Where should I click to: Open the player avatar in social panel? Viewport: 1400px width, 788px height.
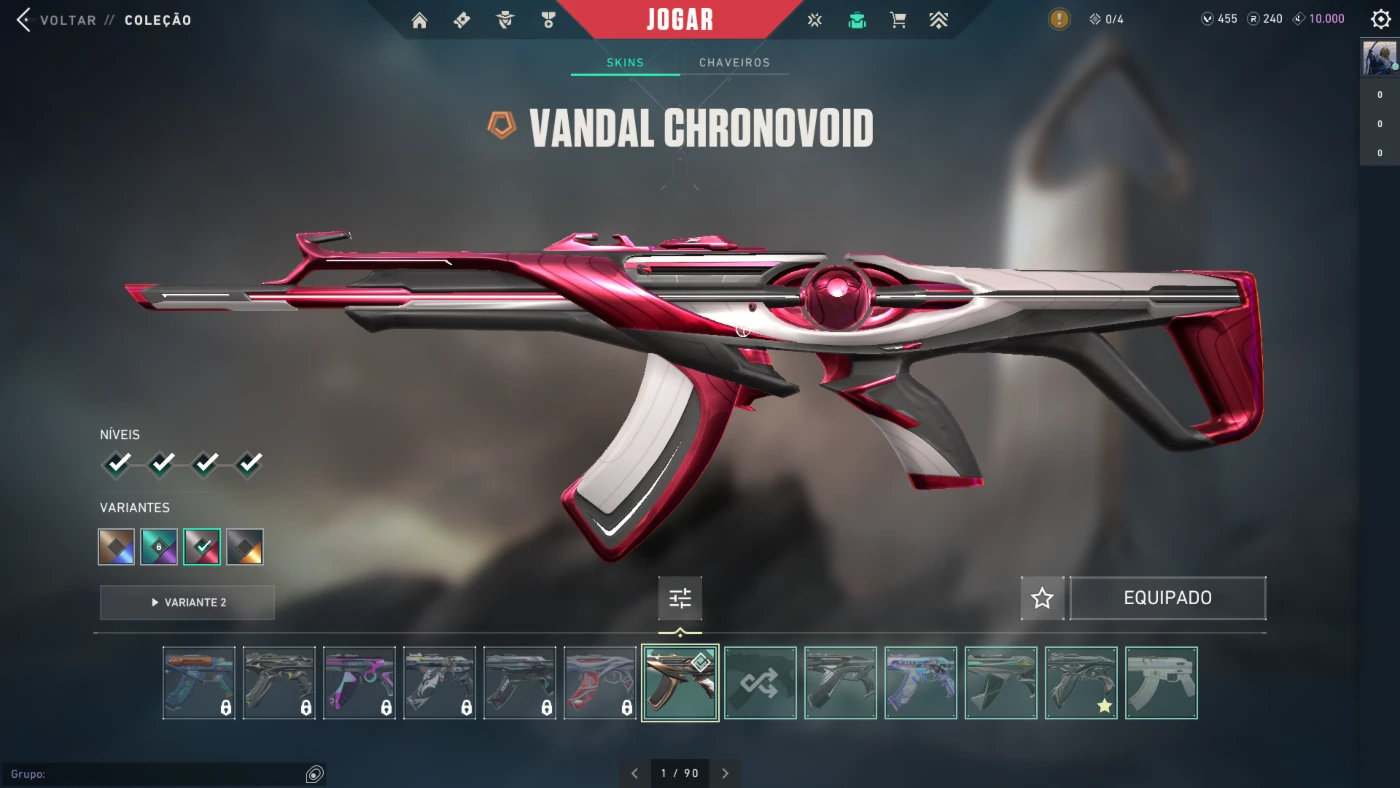[1379, 59]
